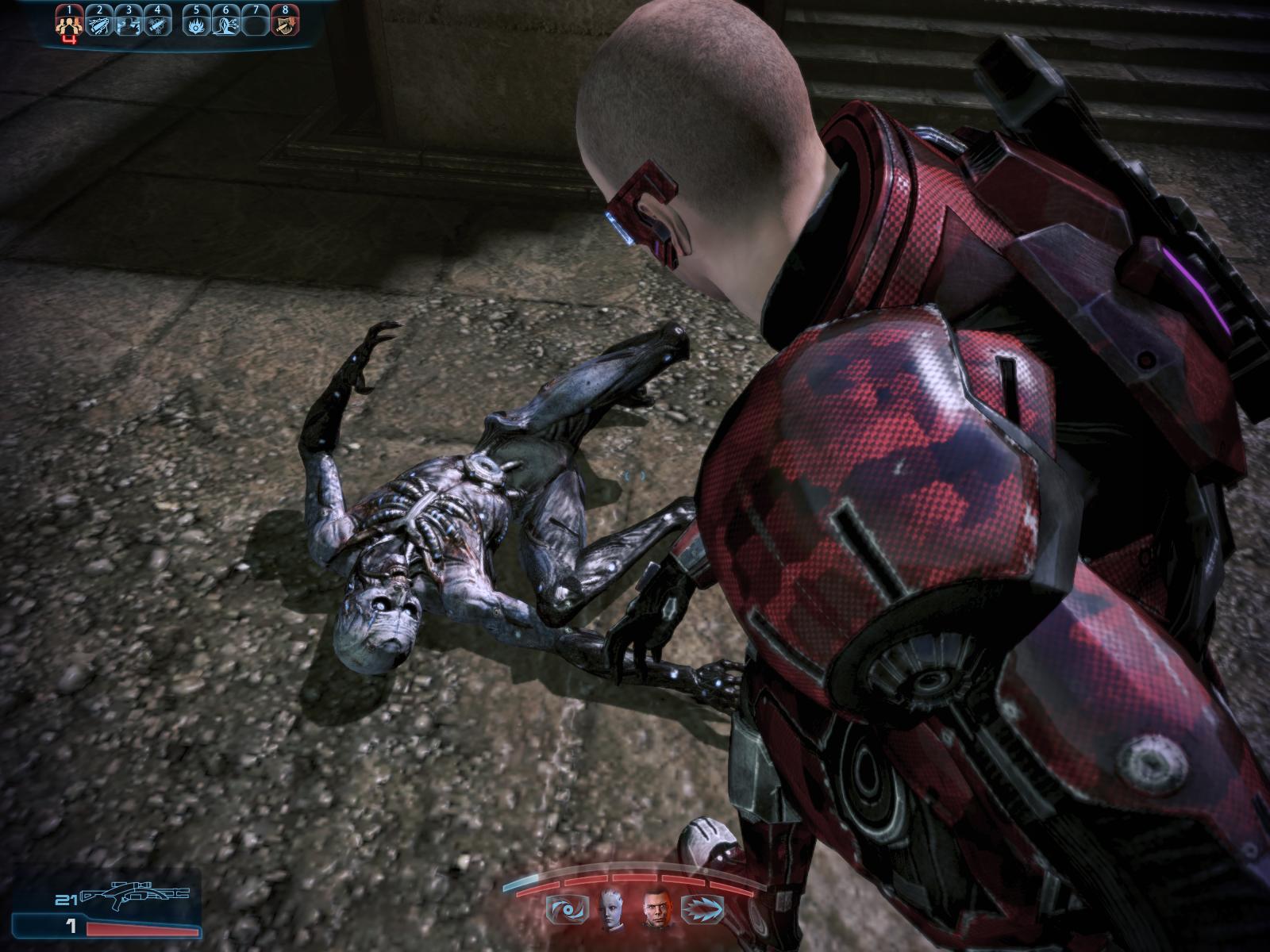This screenshot has height=952, width=1270.
Task: Use the shielded ammo power in slot 8
Action: (283, 24)
